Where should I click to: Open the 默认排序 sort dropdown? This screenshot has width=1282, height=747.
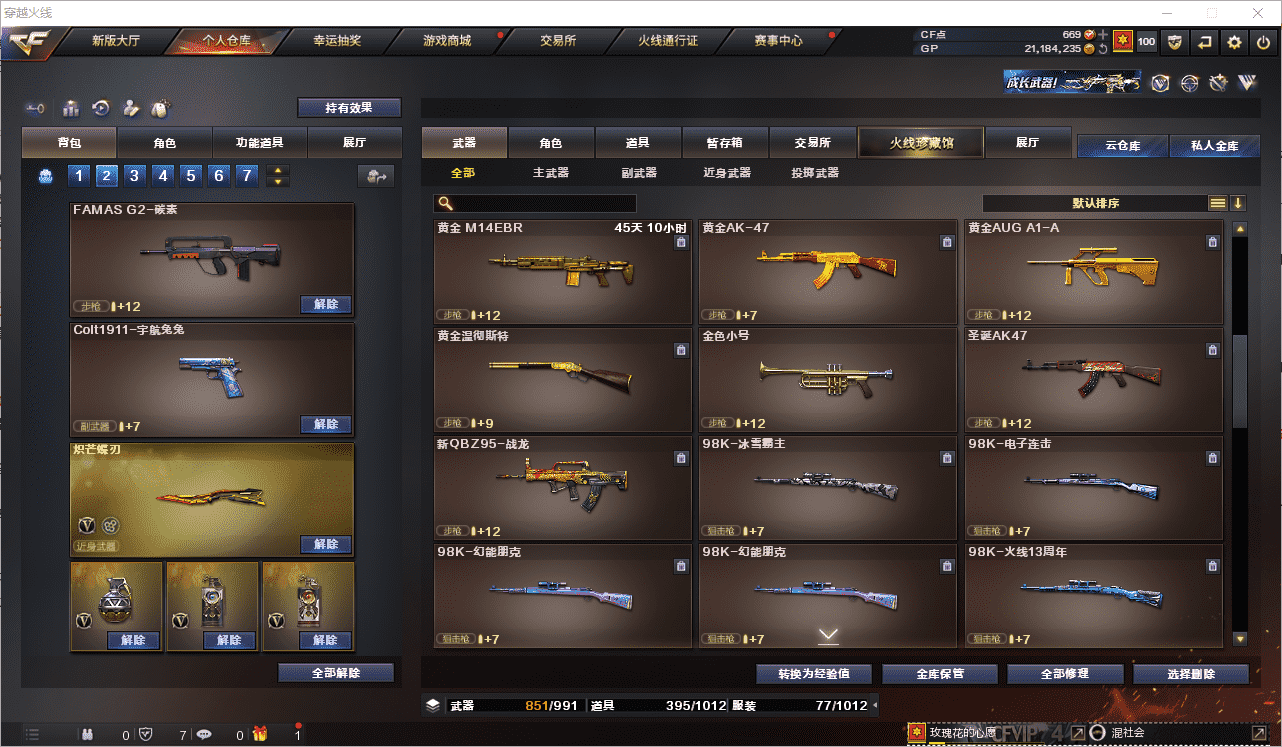coord(1095,203)
